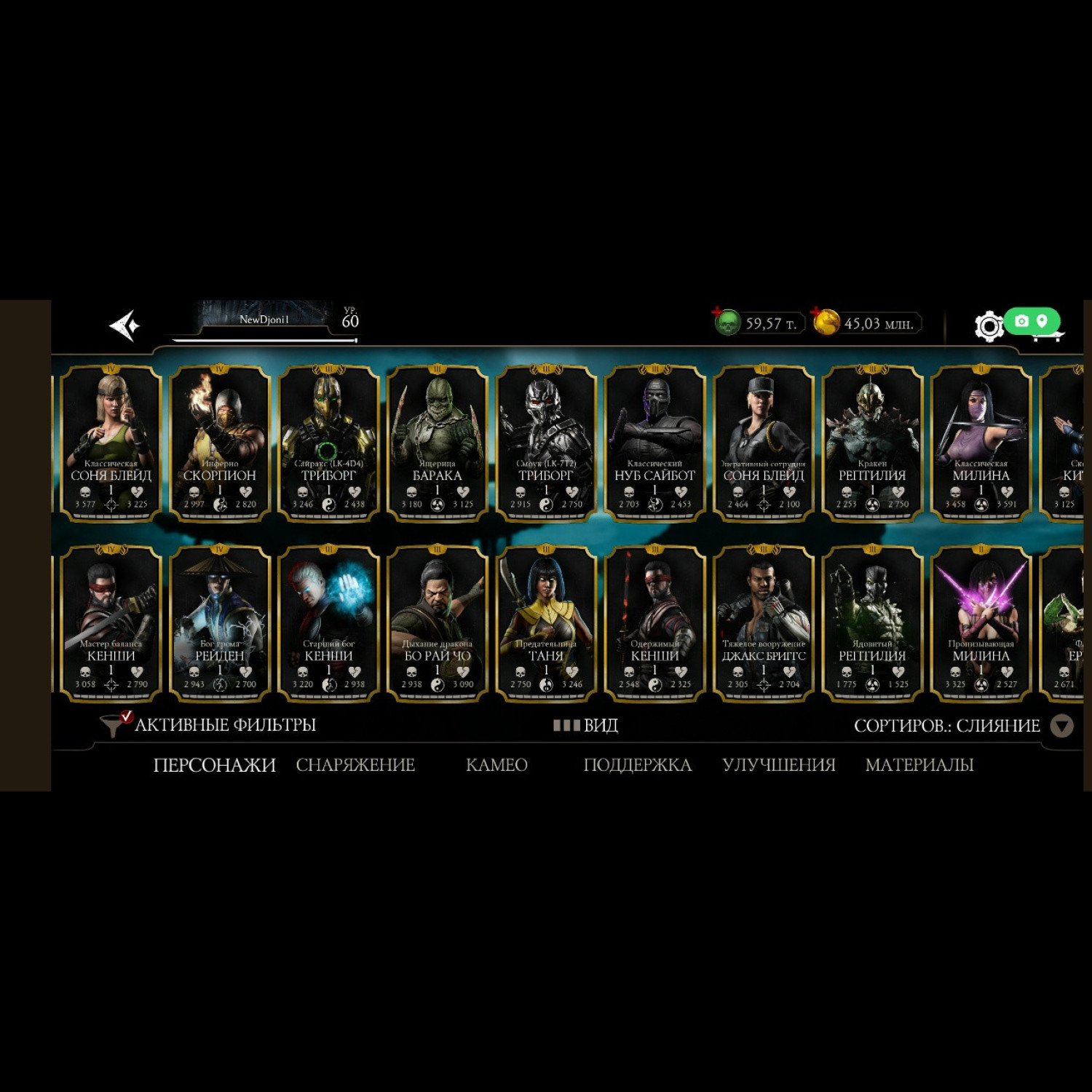Open the active filters panel

click(x=210, y=725)
